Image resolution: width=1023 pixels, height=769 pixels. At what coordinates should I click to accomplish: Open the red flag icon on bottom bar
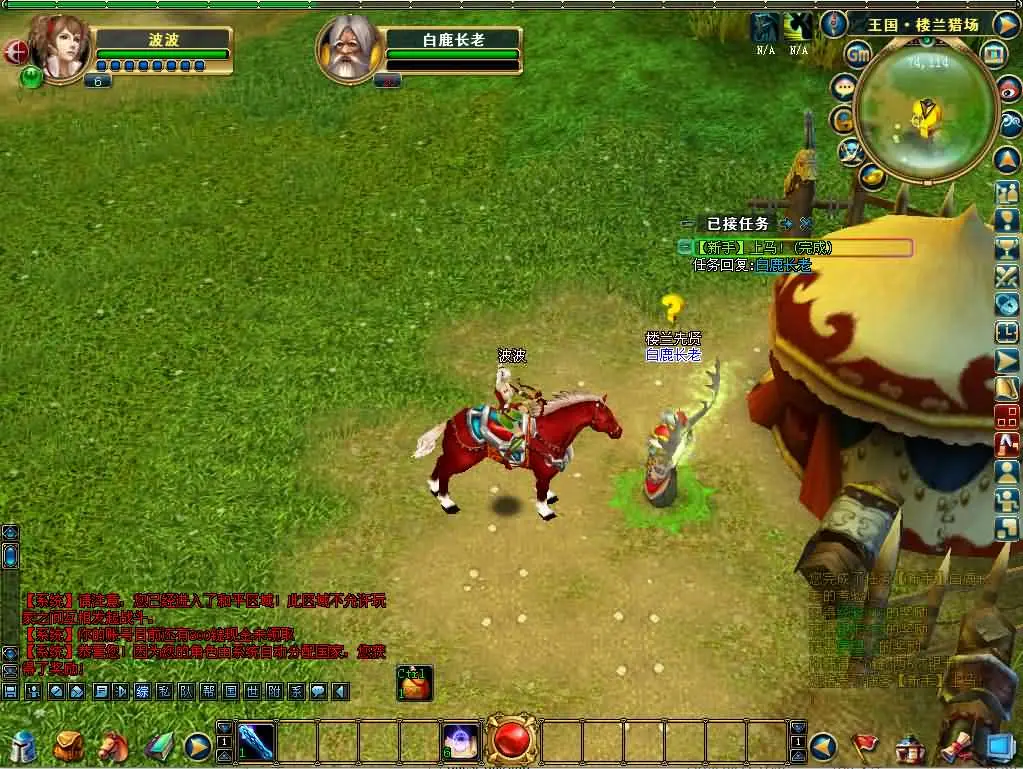click(x=865, y=746)
